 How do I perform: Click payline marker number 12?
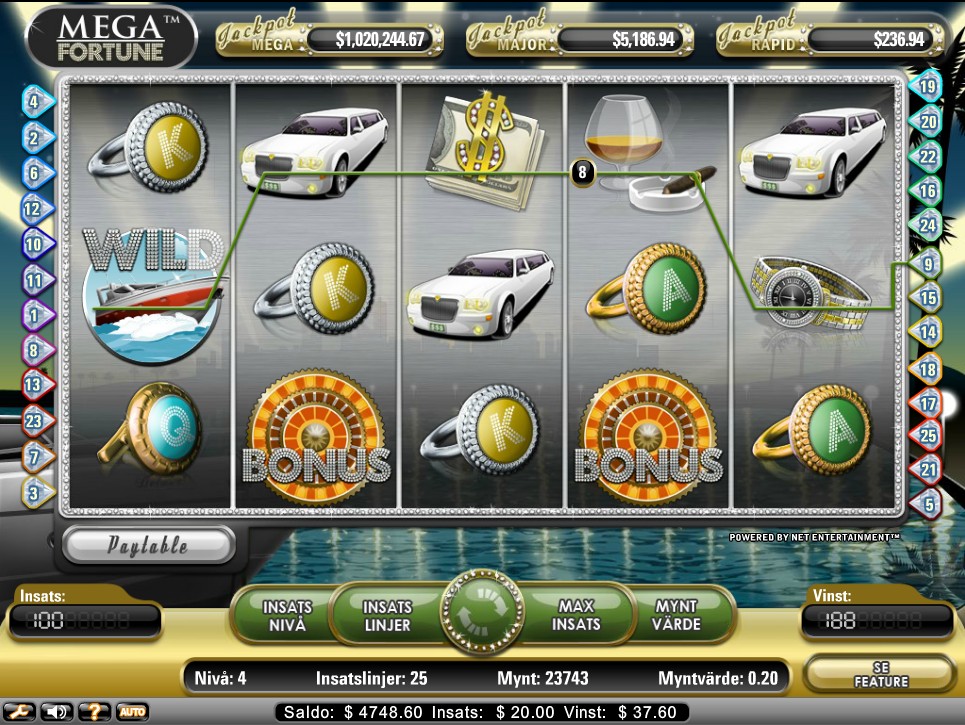tap(34, 209)
